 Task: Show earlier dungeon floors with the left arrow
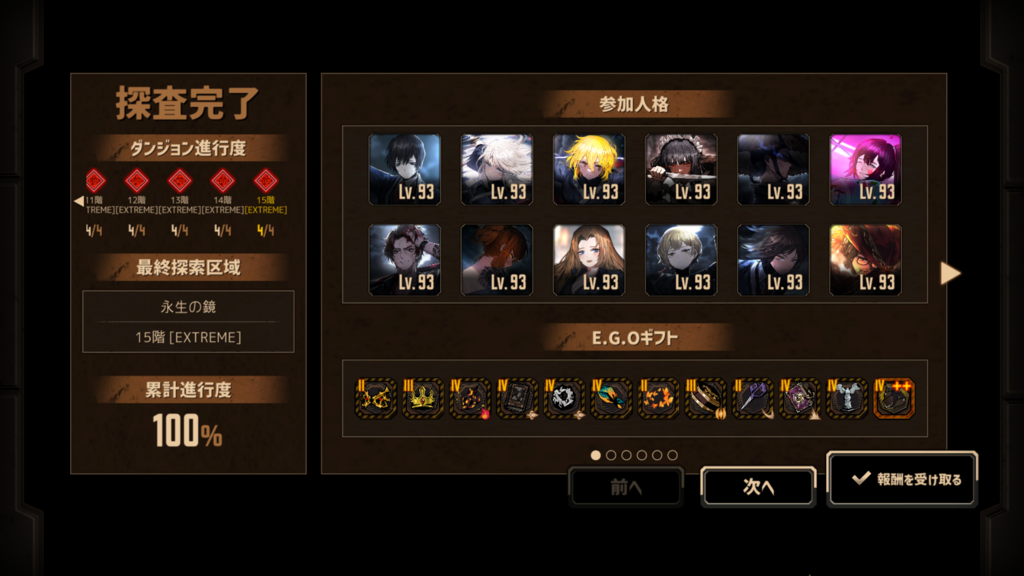pos(79,201)
